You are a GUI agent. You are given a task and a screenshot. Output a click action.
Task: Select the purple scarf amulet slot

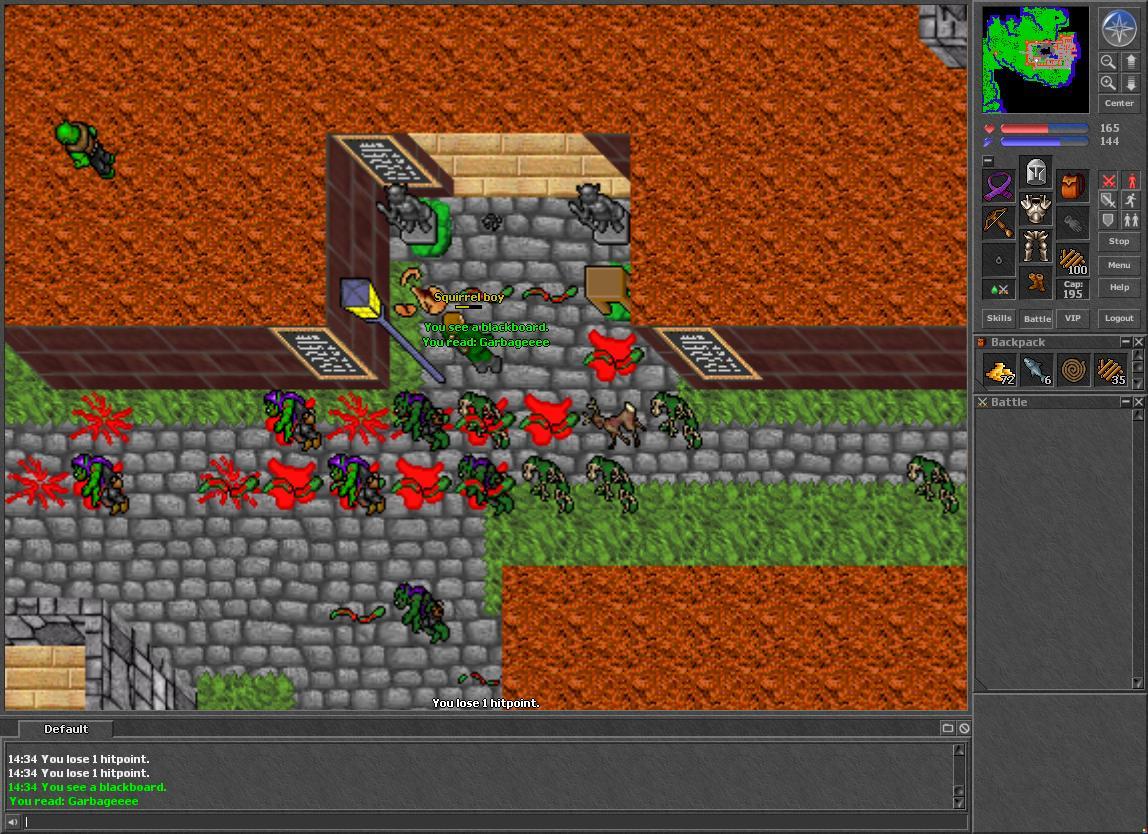tap(998, 187)
